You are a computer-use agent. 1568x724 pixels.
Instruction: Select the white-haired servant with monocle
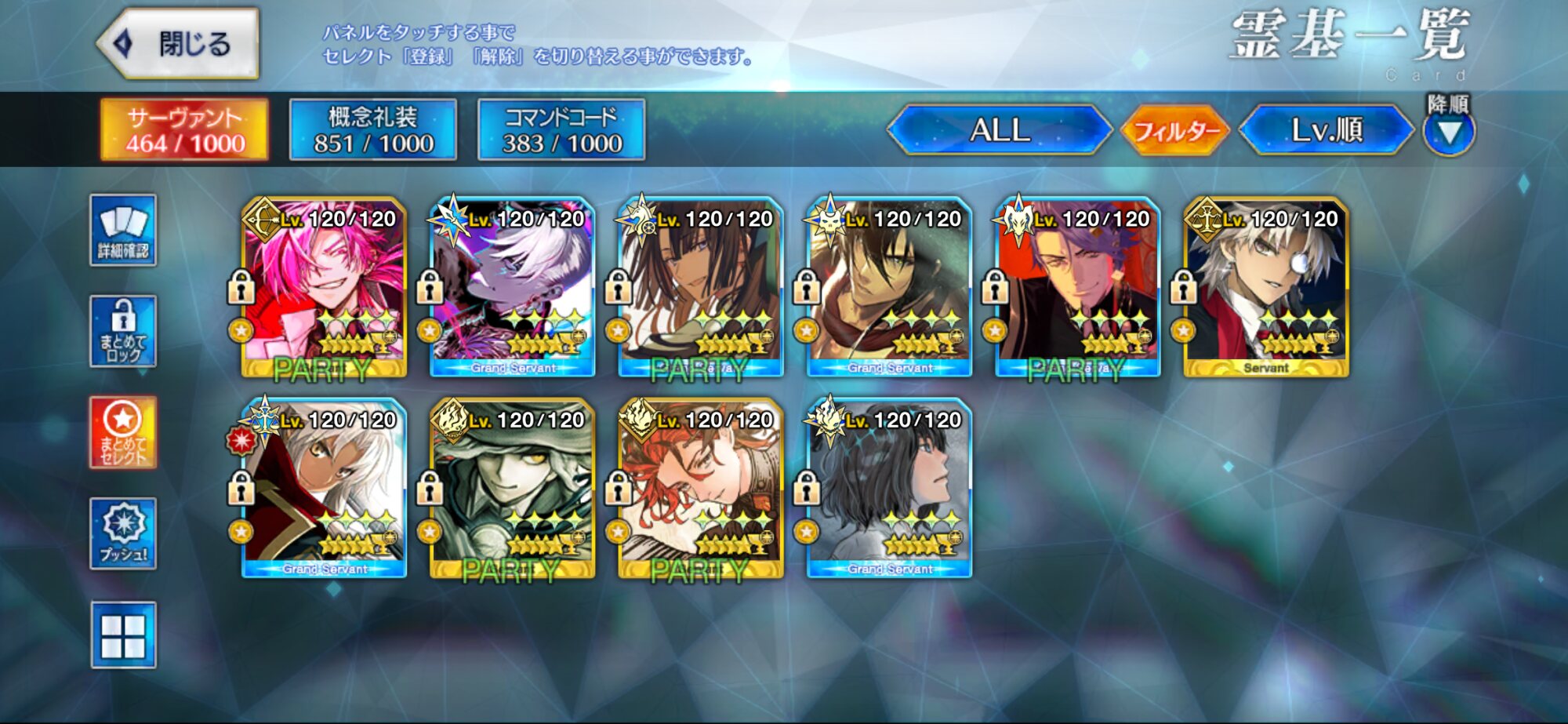coord(1266,288)
